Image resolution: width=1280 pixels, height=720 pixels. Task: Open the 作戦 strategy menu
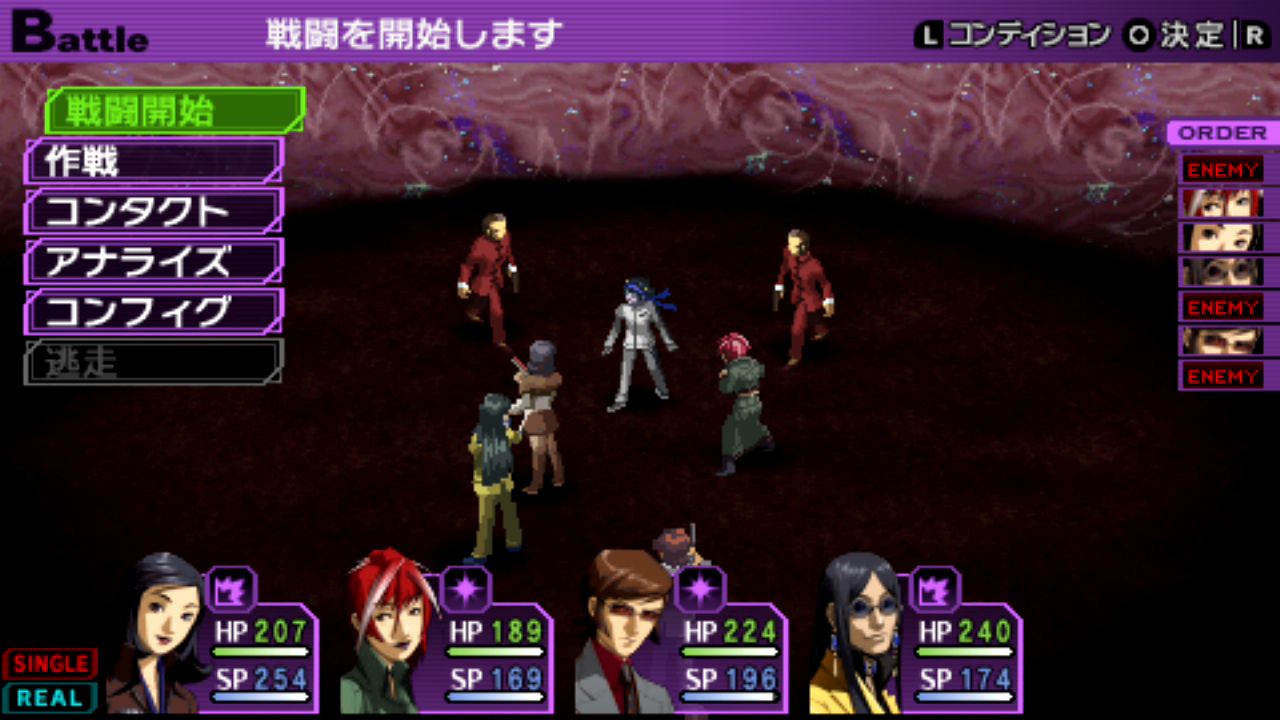[153, 161]
